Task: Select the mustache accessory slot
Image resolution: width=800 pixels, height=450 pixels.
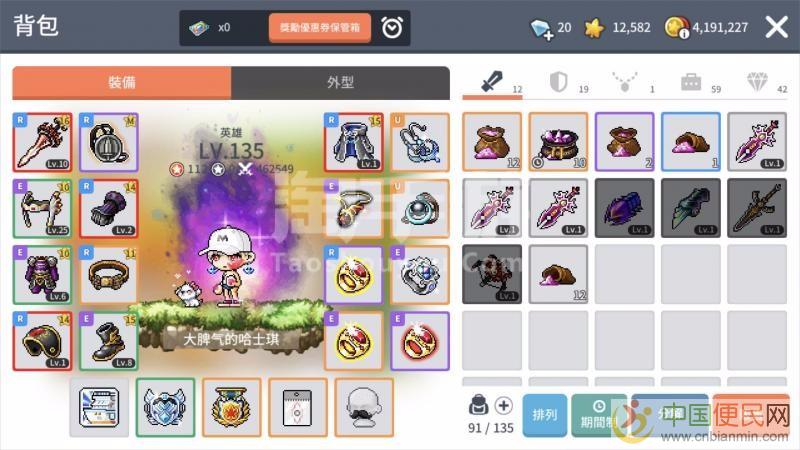Action: [364, 407]
